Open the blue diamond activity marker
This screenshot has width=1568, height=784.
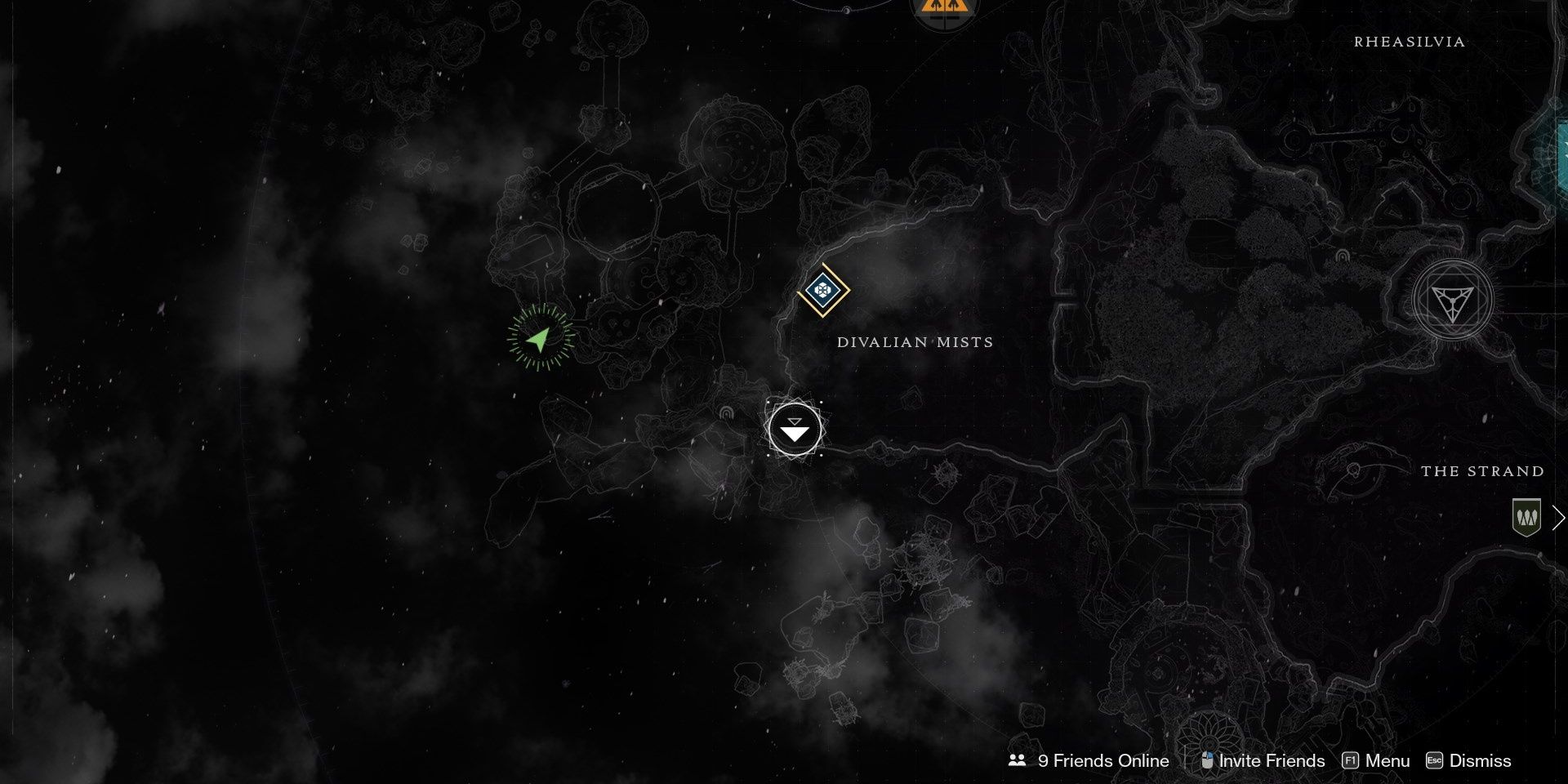tap(823, 290)
